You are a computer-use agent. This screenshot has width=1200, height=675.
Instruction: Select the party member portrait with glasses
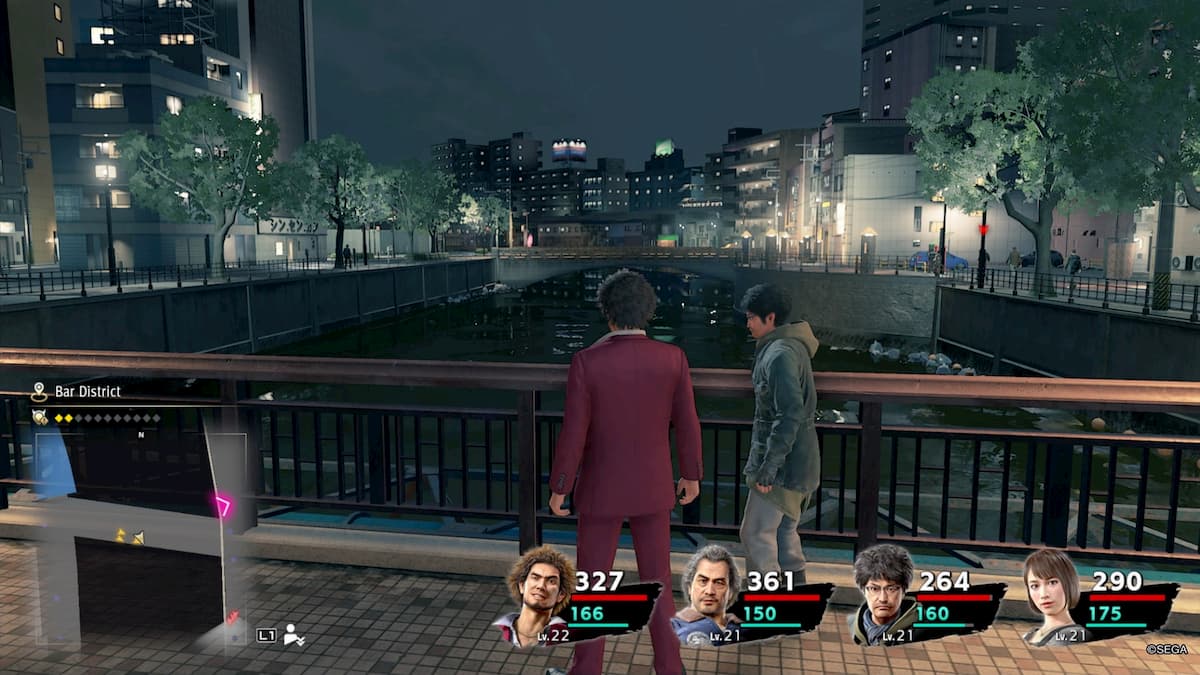(882, 597)
